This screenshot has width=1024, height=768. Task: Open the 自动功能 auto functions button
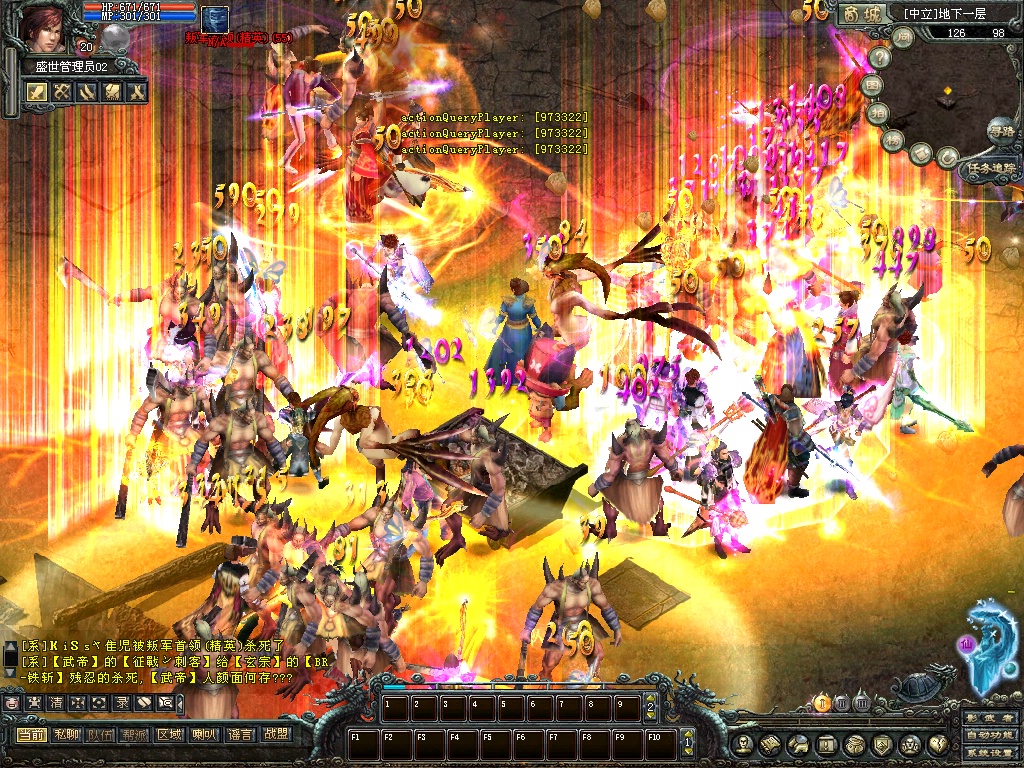tap(989, 737)
